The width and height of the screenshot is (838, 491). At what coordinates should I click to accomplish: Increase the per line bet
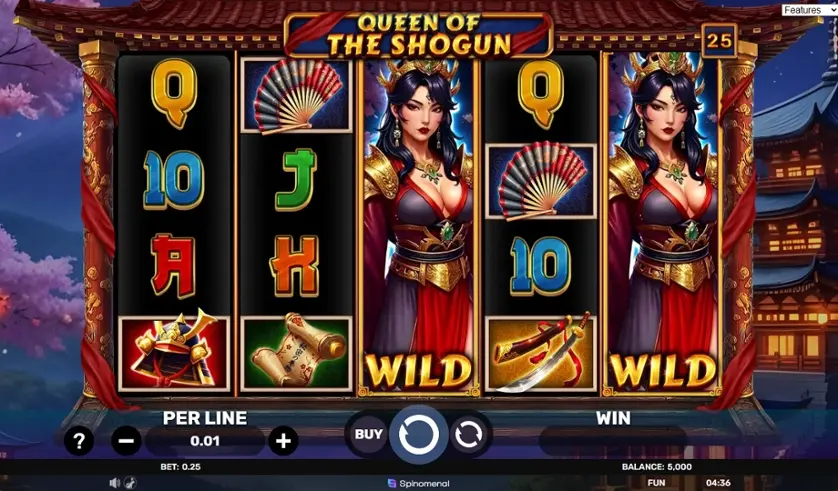click(283, 440)
